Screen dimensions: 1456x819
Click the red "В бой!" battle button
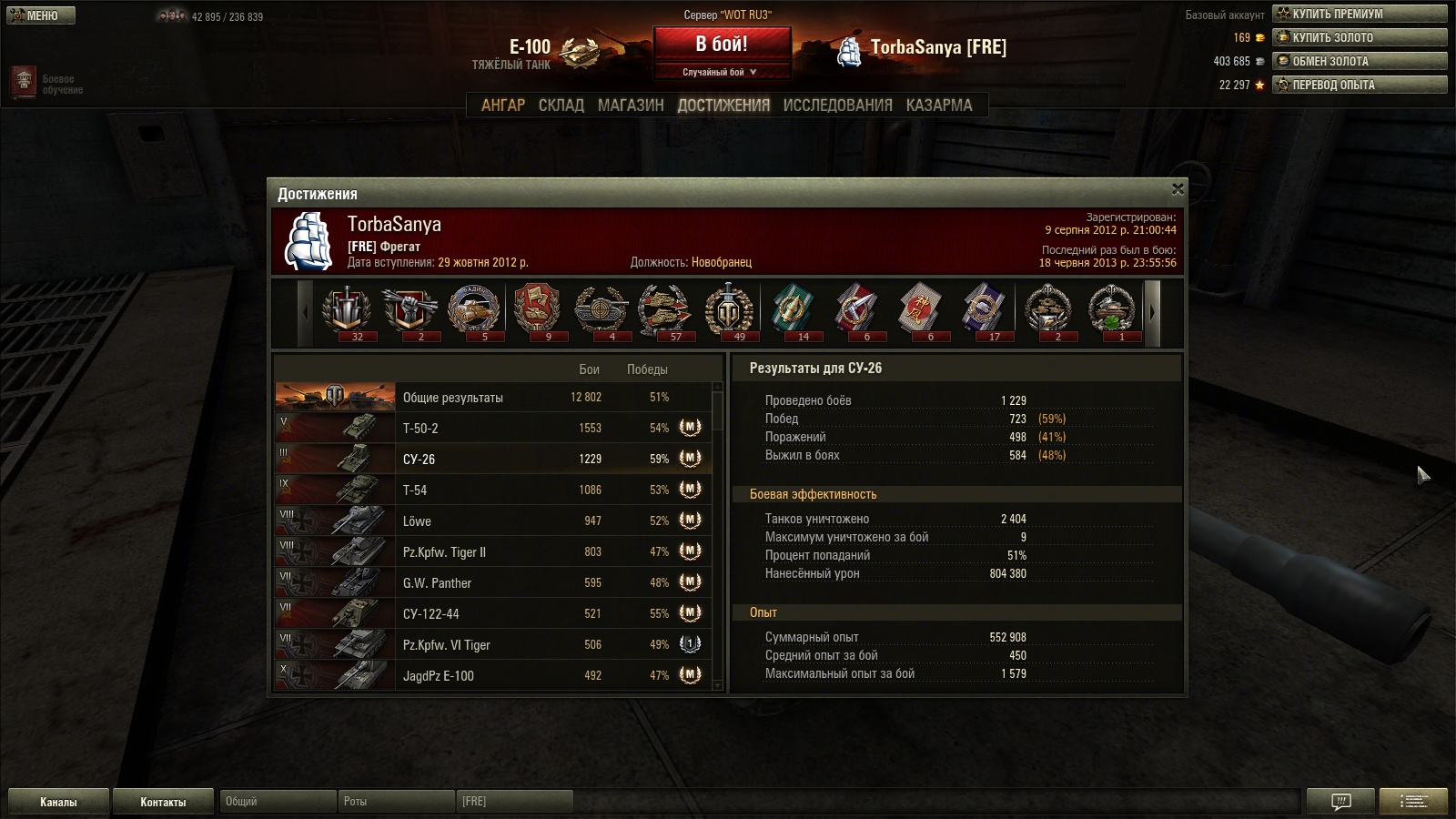click(x=721, y=44)
